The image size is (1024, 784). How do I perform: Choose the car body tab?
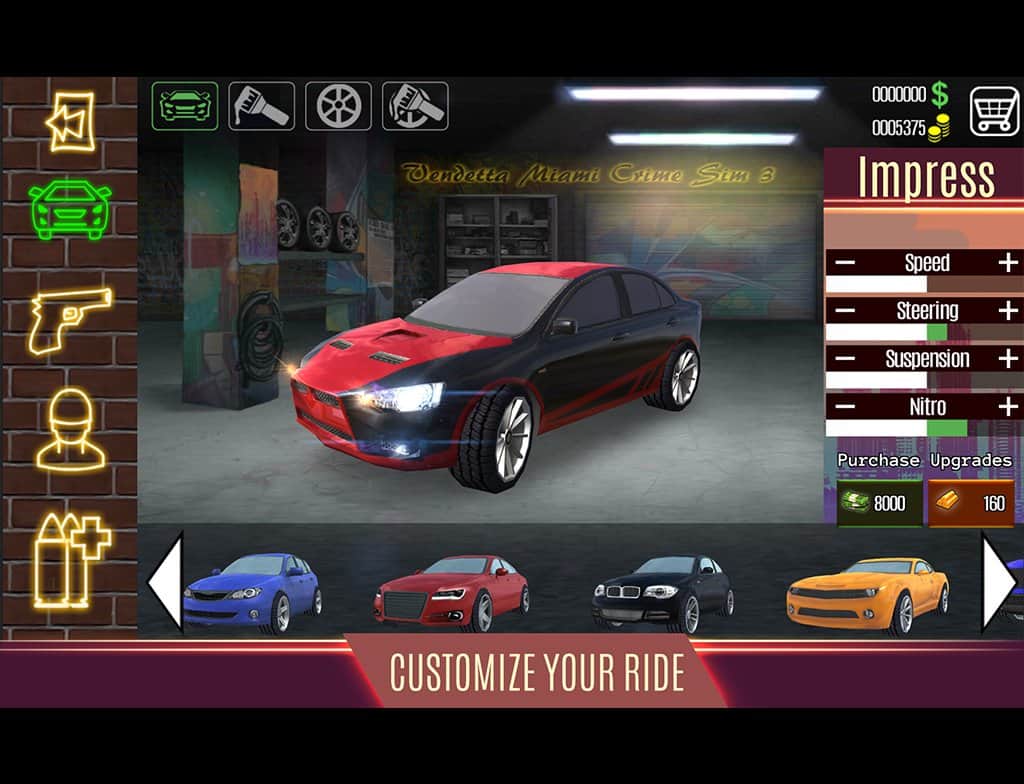pos(185,106)
